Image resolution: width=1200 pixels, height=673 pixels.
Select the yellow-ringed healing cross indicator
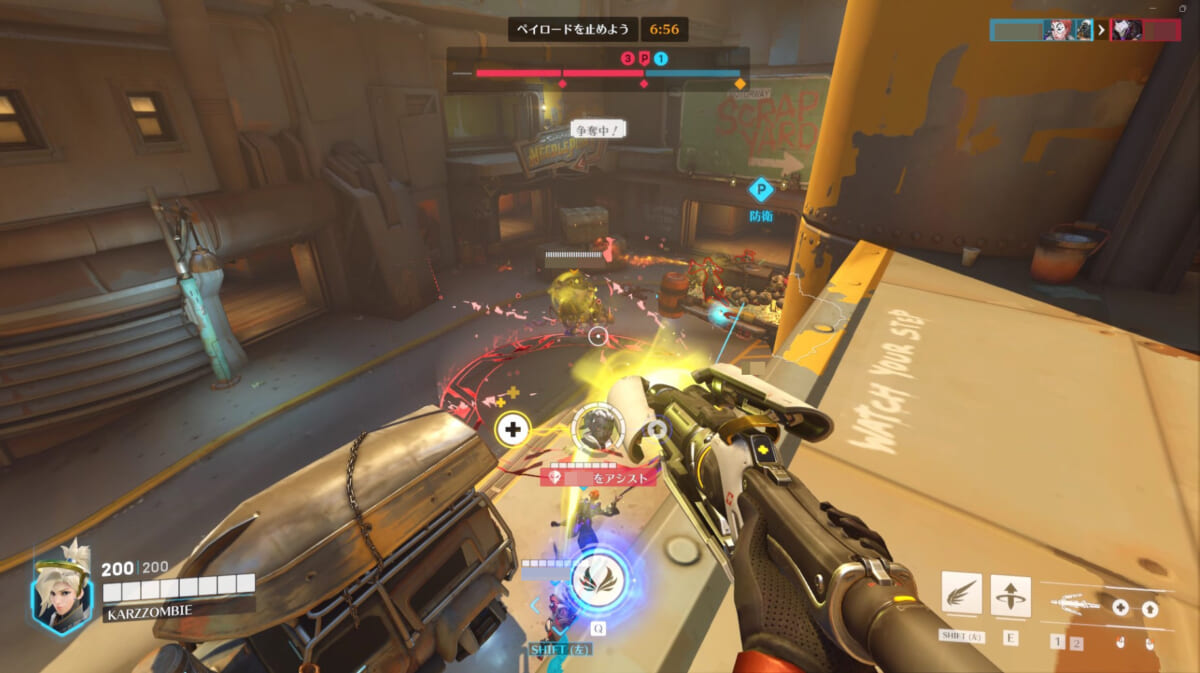tap(513, 430)
